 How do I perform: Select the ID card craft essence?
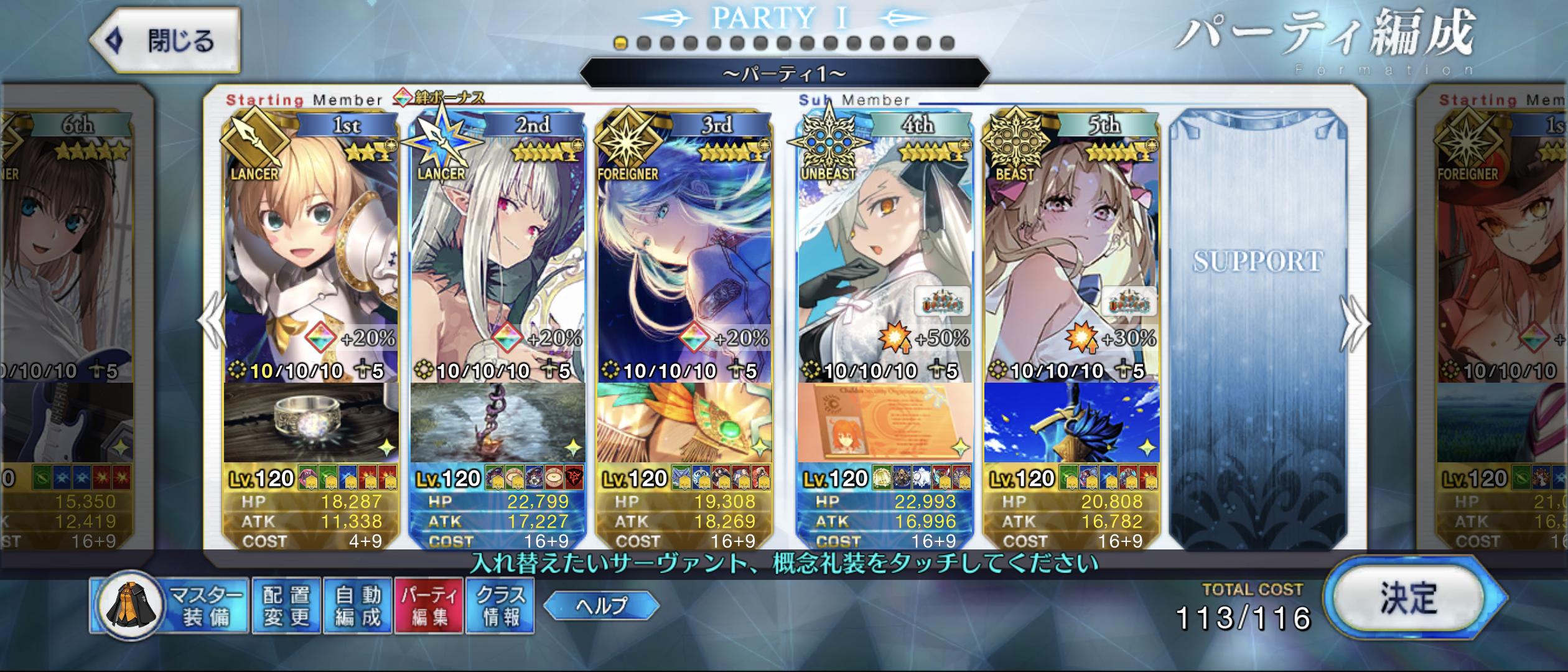click(885, 423)
